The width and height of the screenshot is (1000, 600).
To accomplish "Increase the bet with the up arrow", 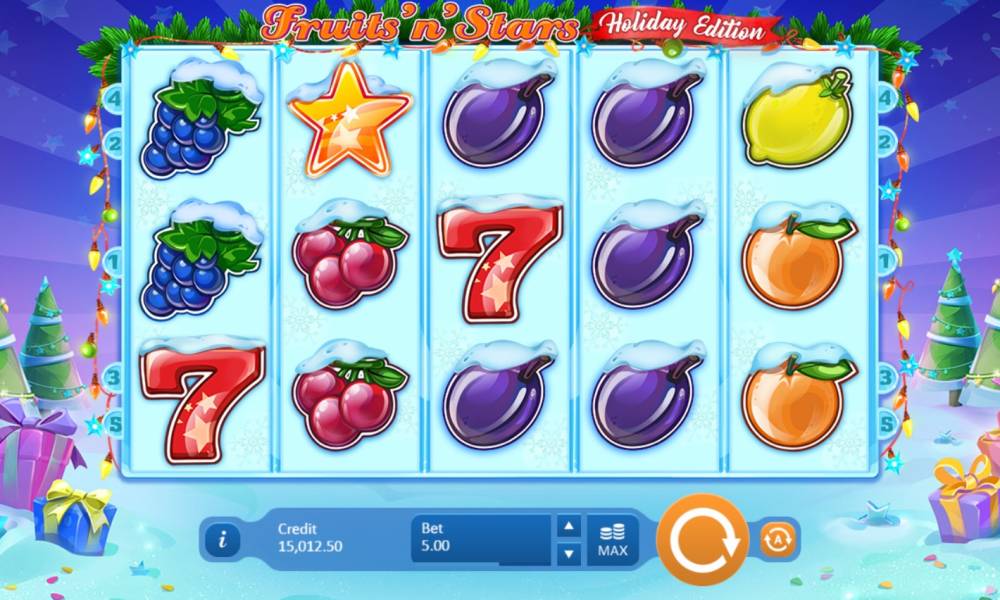I will point(568,527).
